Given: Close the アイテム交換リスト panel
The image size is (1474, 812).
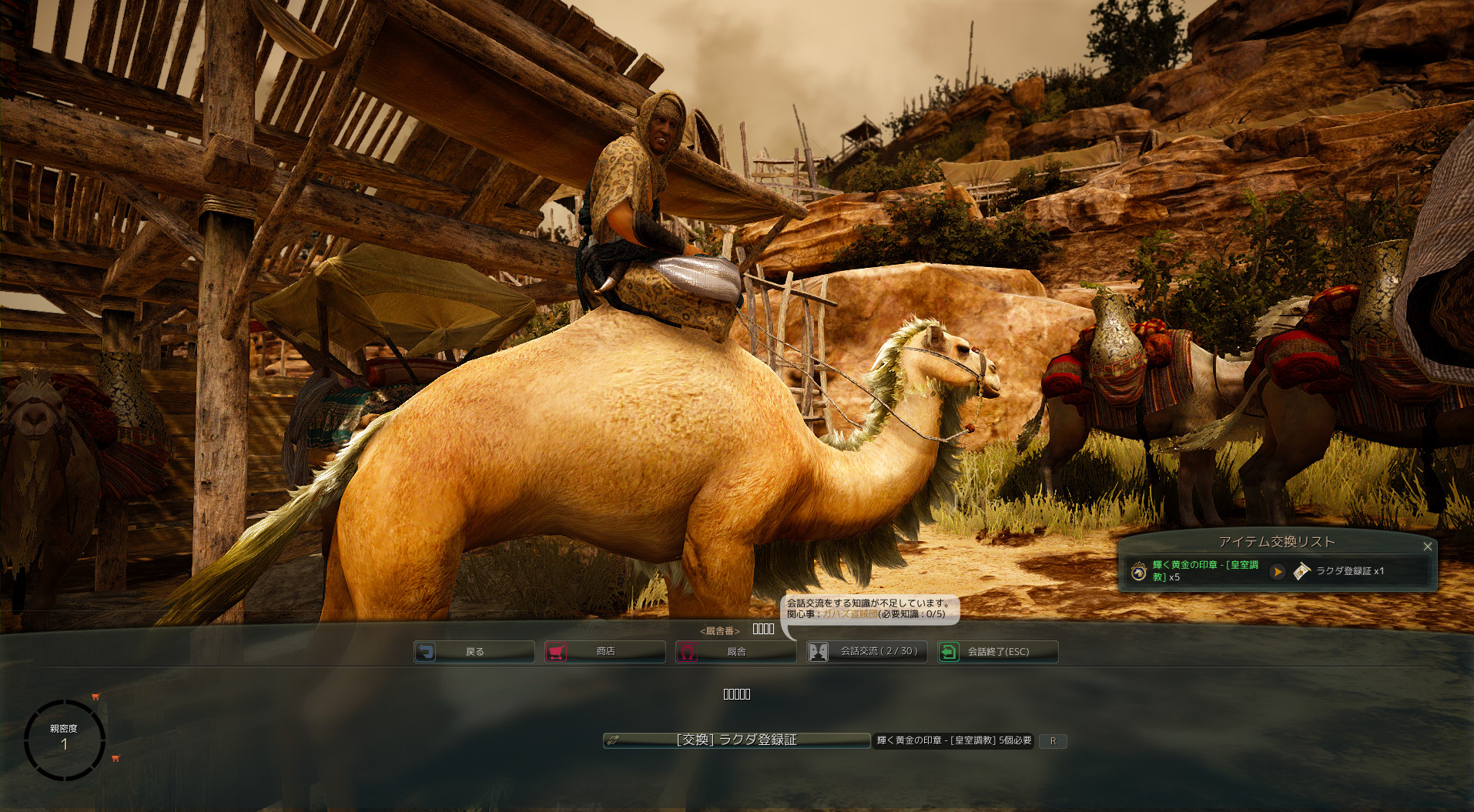Looking at the screenshot, I should pyautogui.click(x=1427, y=546).
